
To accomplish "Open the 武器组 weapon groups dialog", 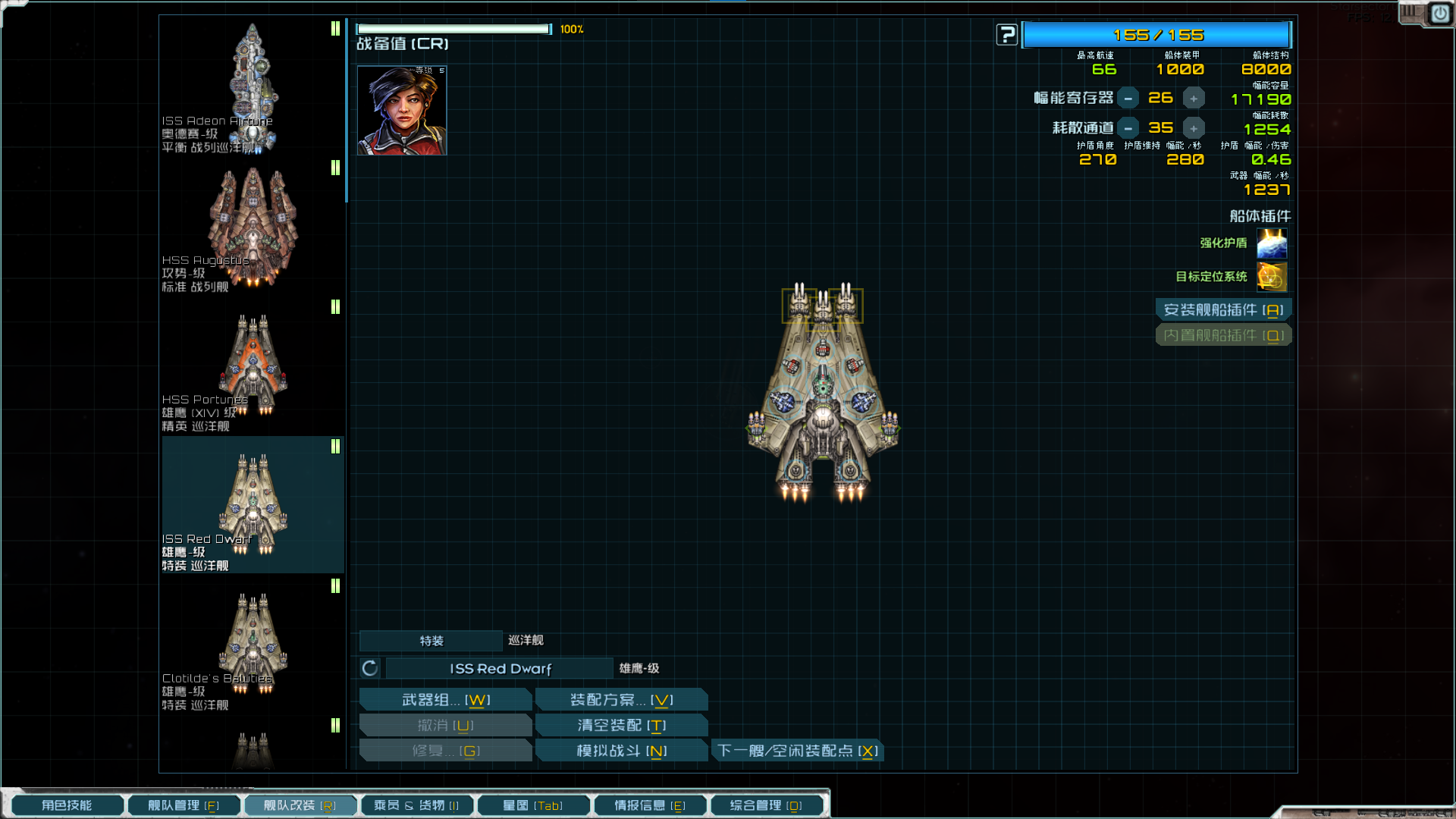I will click(446, 700).
